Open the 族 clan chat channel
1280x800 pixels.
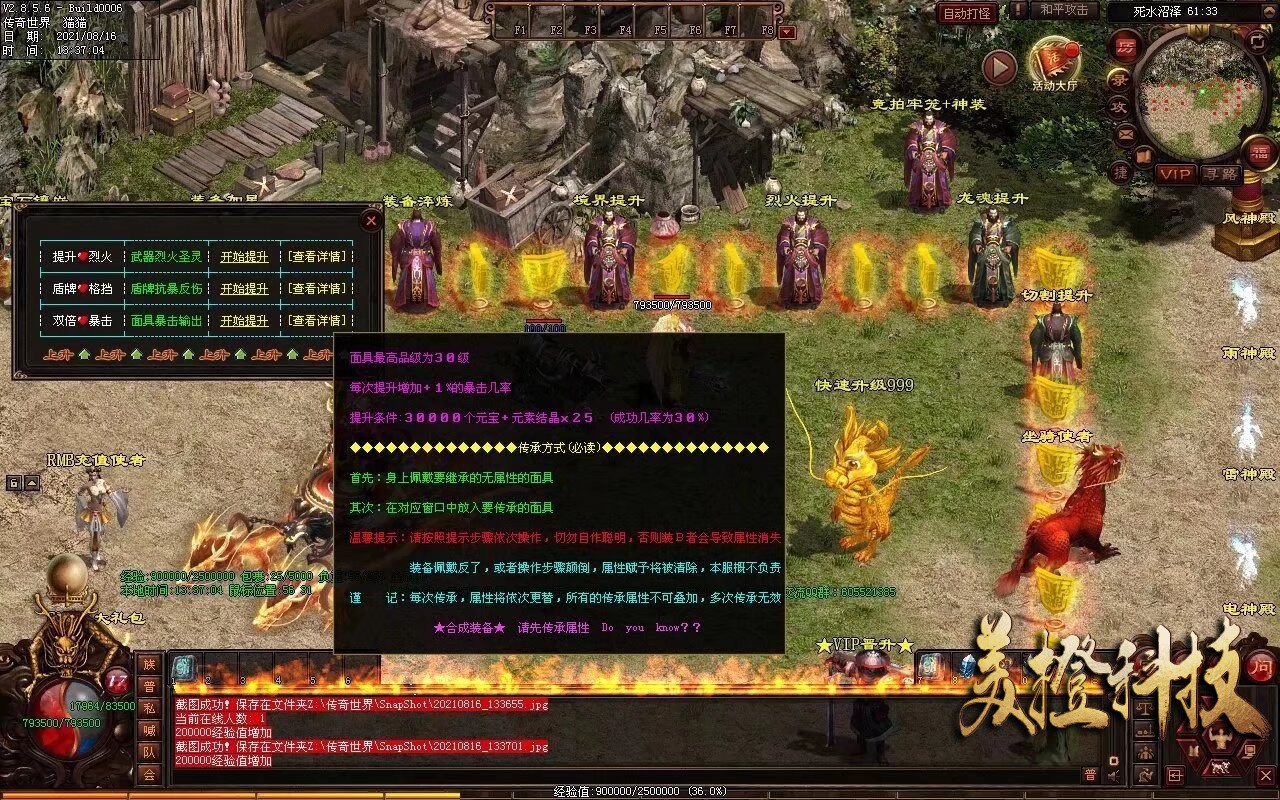tap(150, 666)
